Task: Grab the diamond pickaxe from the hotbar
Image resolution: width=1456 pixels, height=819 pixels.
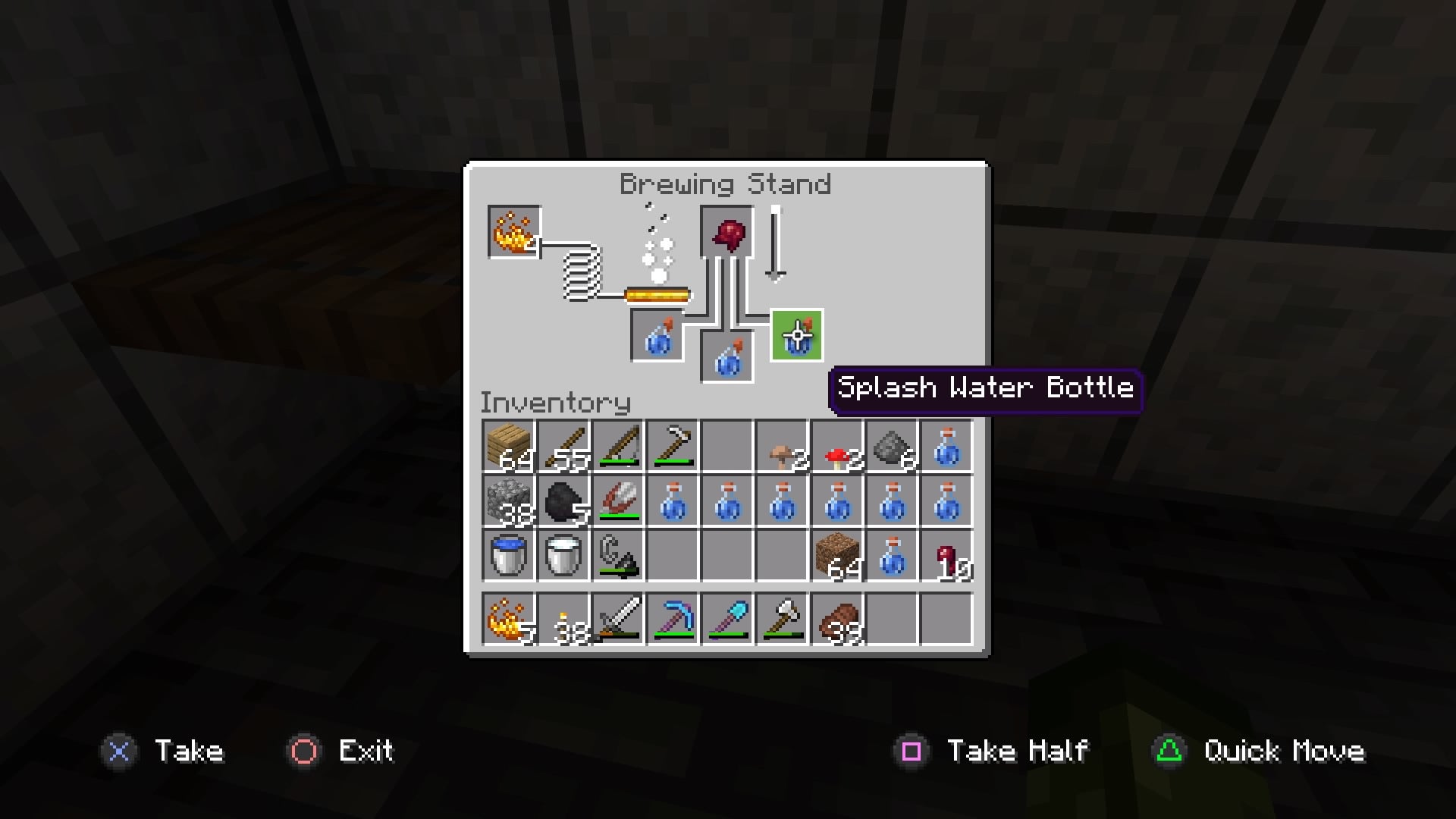Action: (672, 620)
